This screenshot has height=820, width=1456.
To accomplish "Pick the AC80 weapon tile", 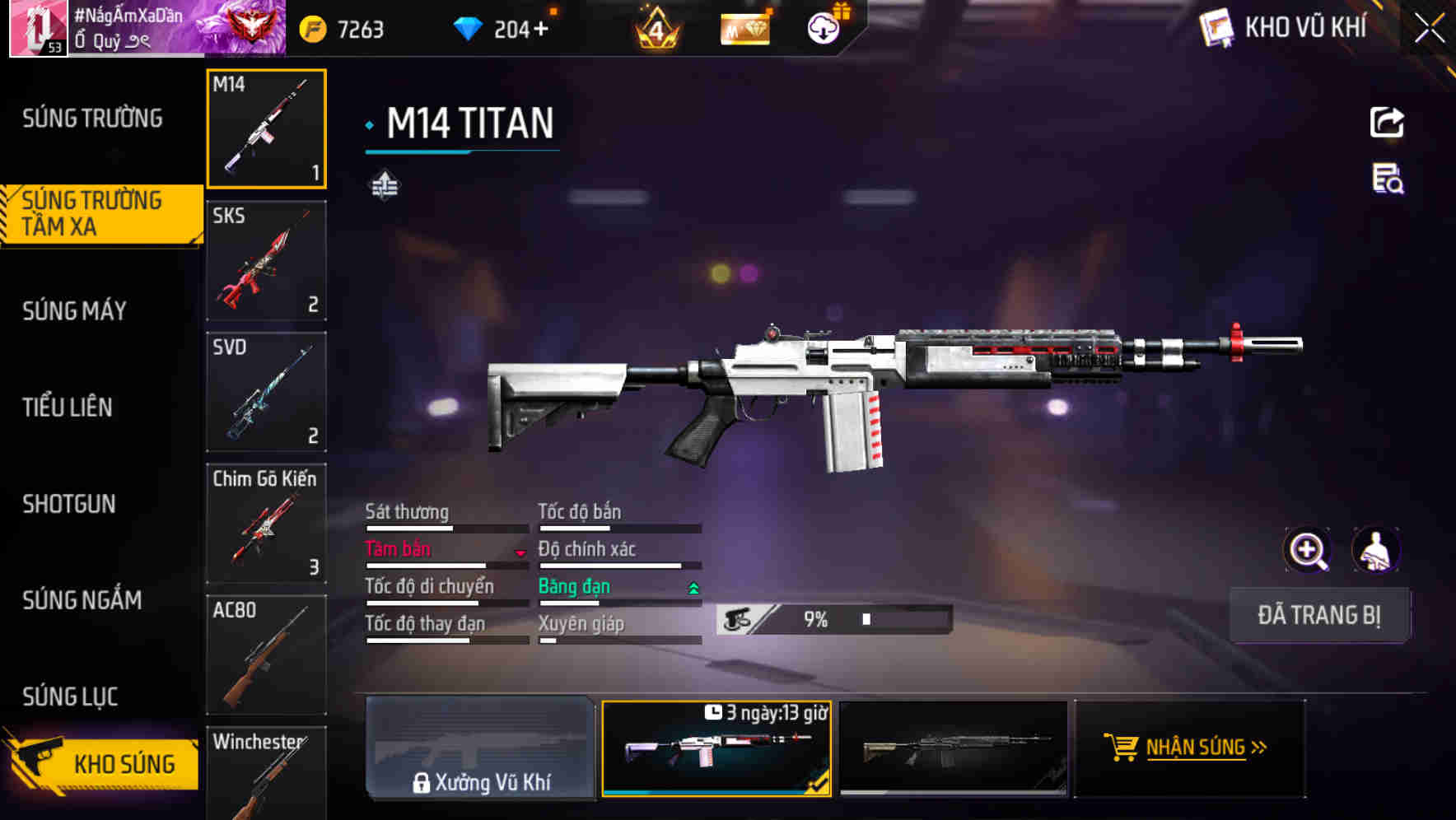I will click(266, 655).
